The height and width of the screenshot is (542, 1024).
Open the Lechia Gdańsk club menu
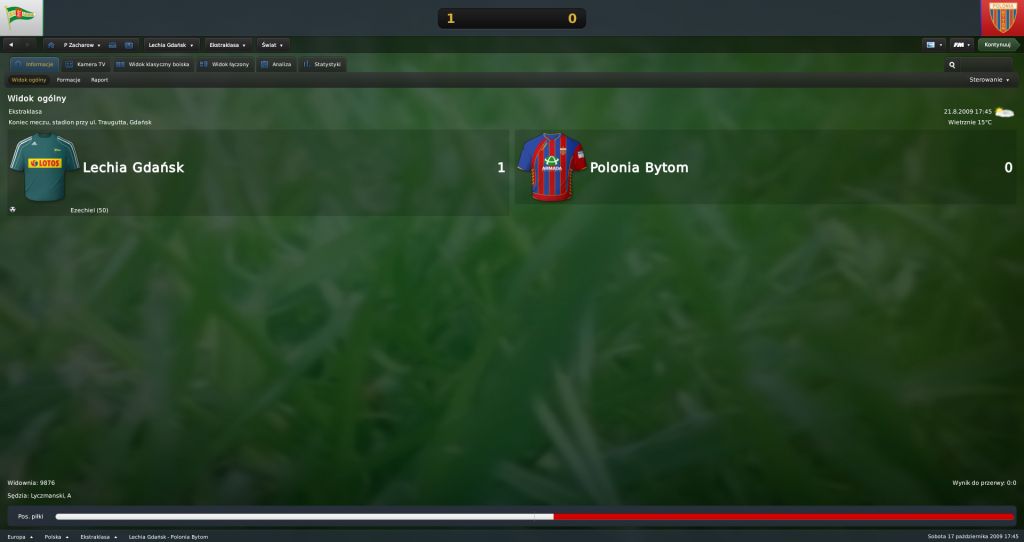170,45
